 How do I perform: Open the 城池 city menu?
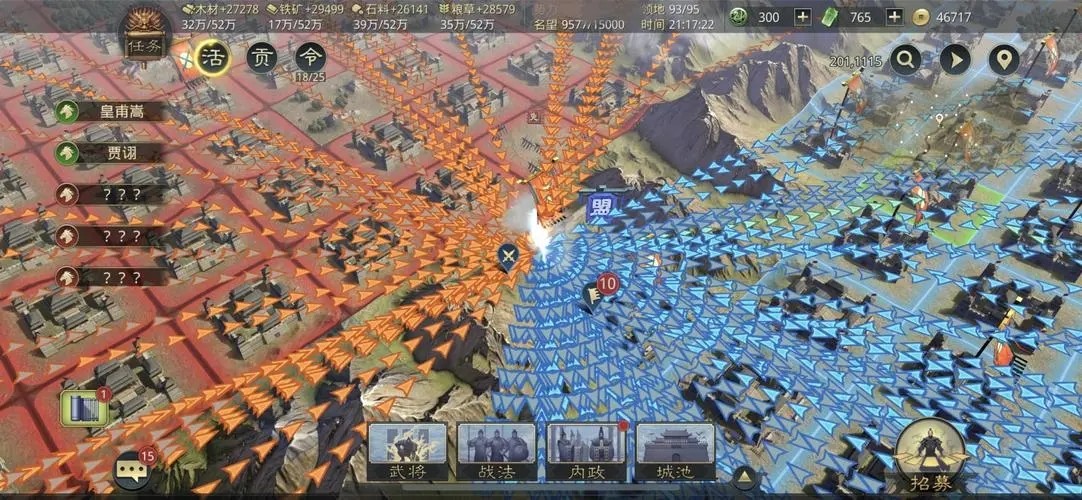[675, 452]
